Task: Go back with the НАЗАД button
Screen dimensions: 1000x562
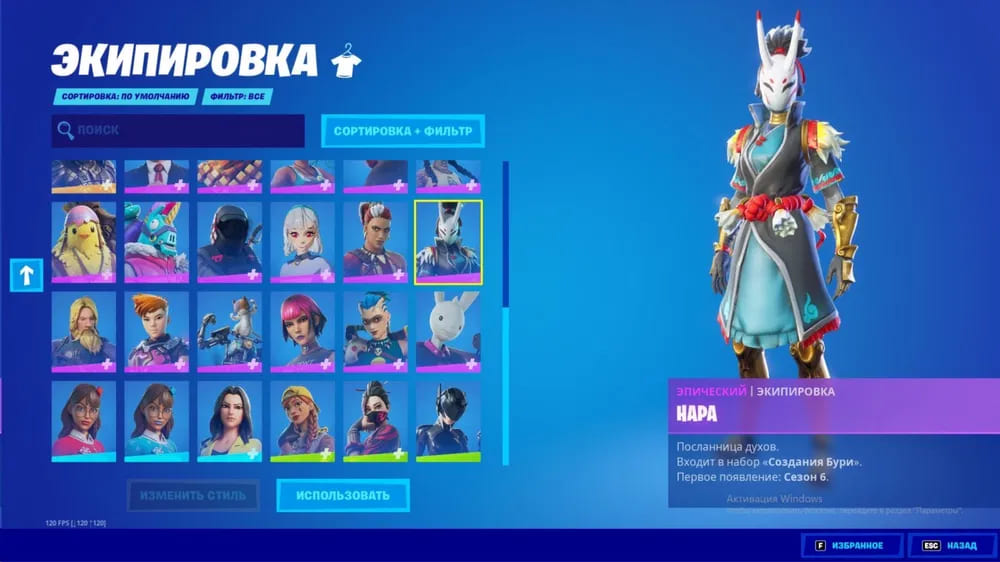Action: click(951, 545)
